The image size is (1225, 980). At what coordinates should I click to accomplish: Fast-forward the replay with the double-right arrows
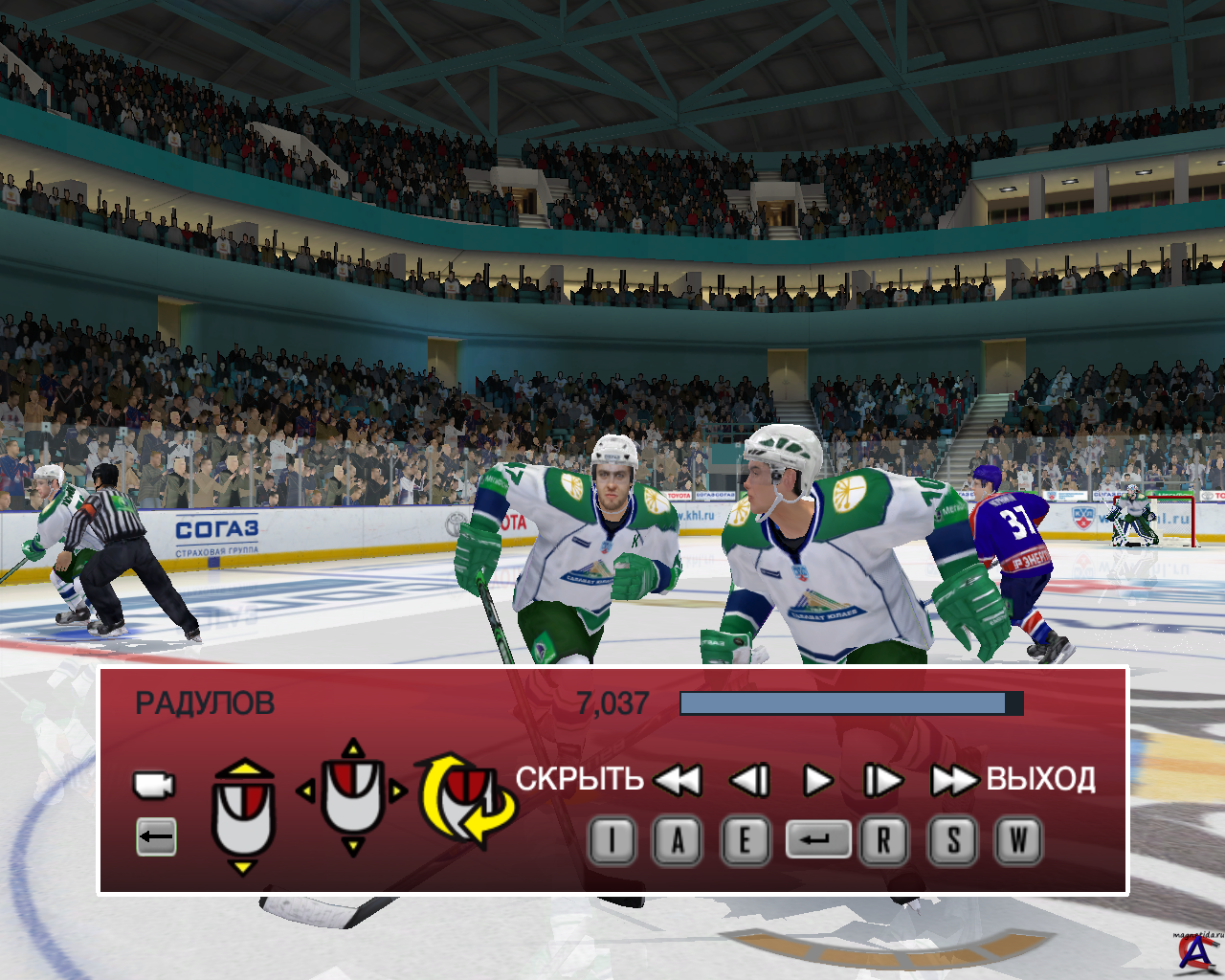pyautogui.click(x=953, y=781)
